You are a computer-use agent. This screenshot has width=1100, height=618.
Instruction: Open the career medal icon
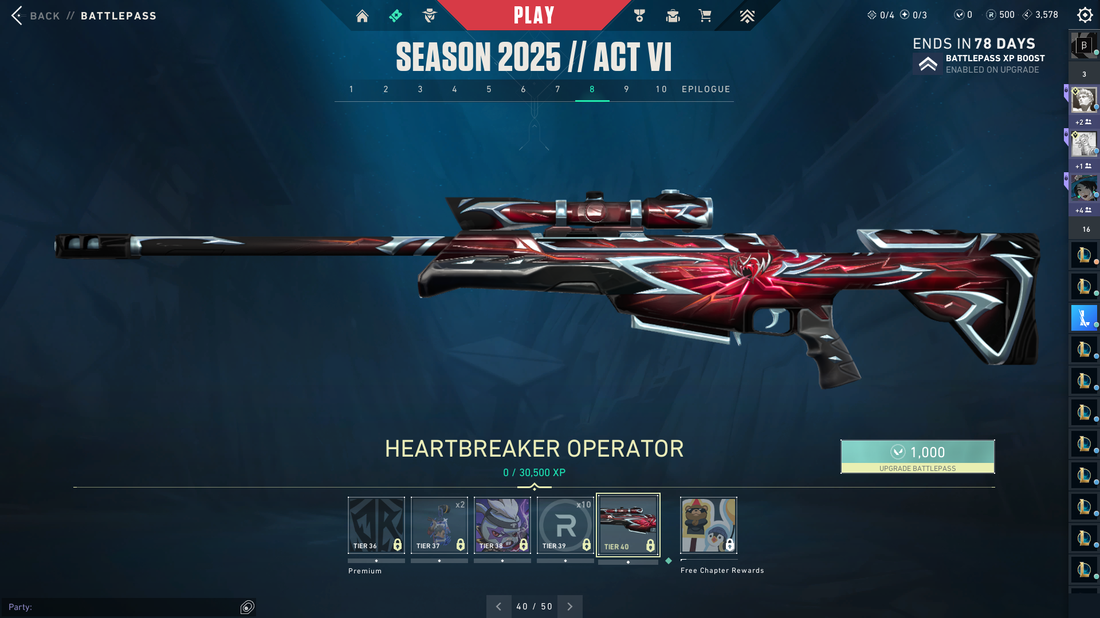coord(640,16)
